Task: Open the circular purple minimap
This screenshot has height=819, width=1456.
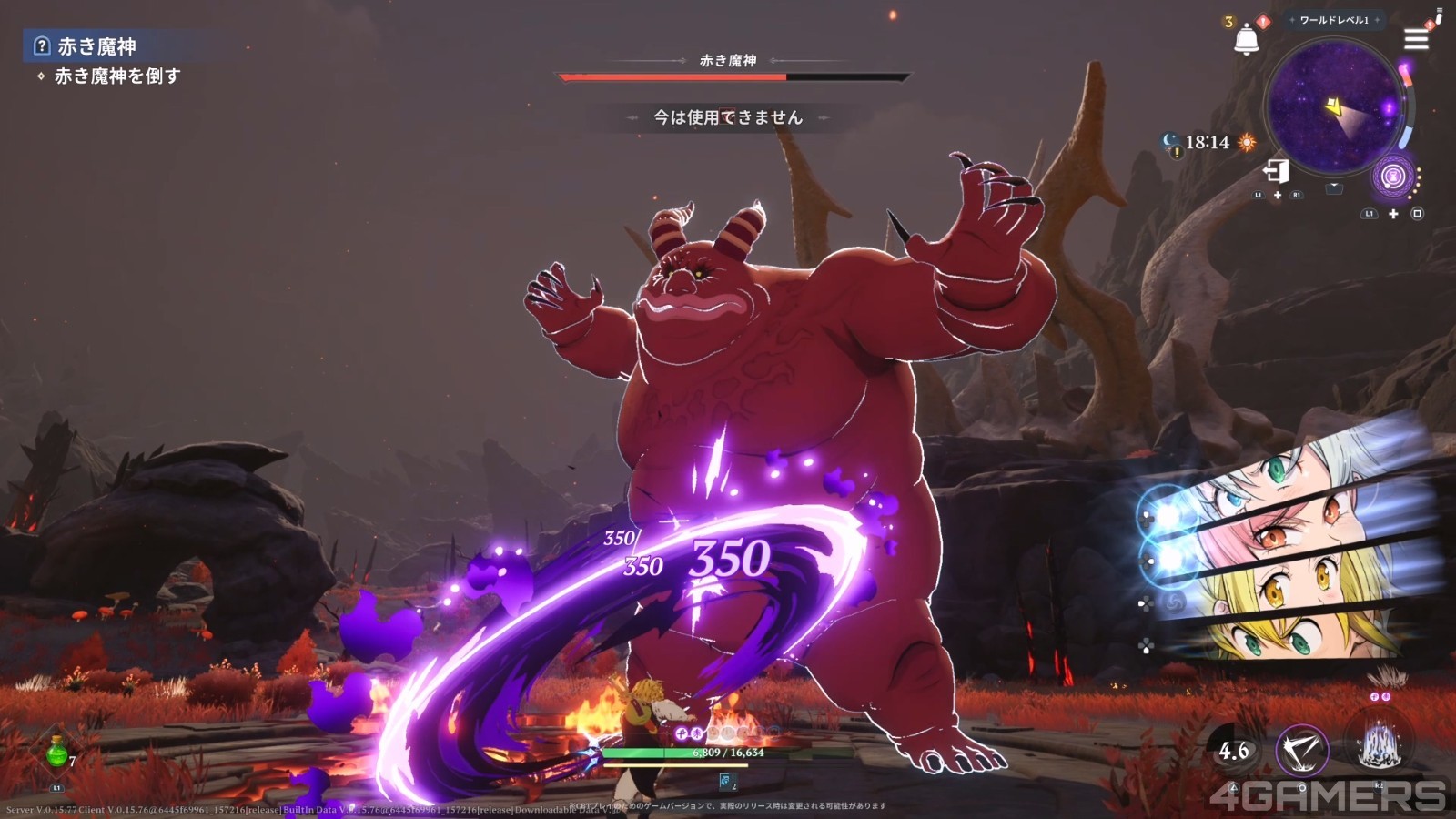Action: (x=1334, y=107)
